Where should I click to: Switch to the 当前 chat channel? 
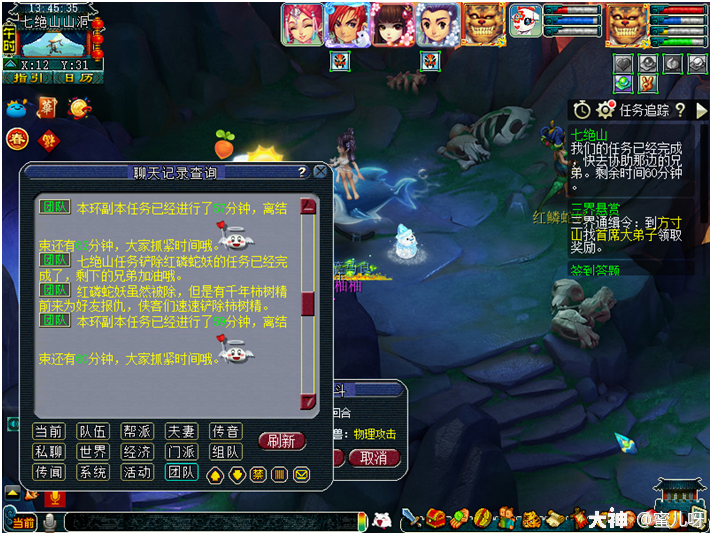coord(49,431)
